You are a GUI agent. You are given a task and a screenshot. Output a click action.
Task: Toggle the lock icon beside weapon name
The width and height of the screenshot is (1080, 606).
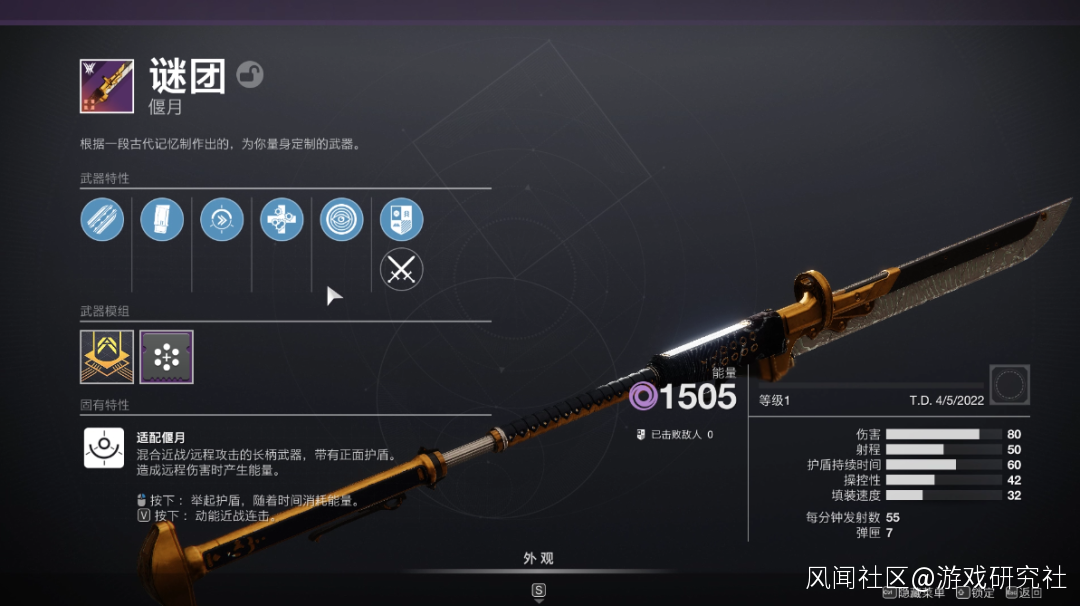click(250, 75)
